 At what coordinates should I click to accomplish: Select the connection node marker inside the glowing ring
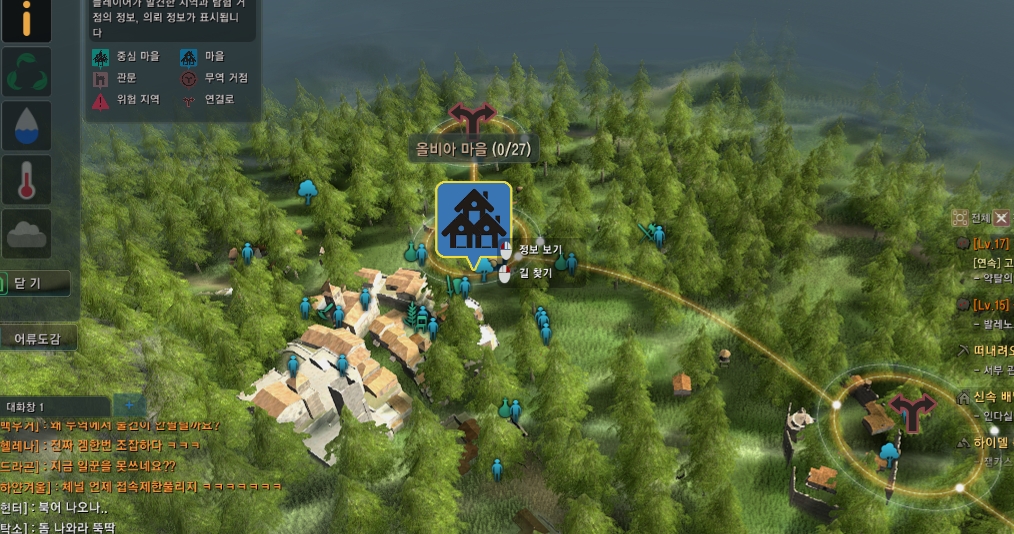click(911, 408)
